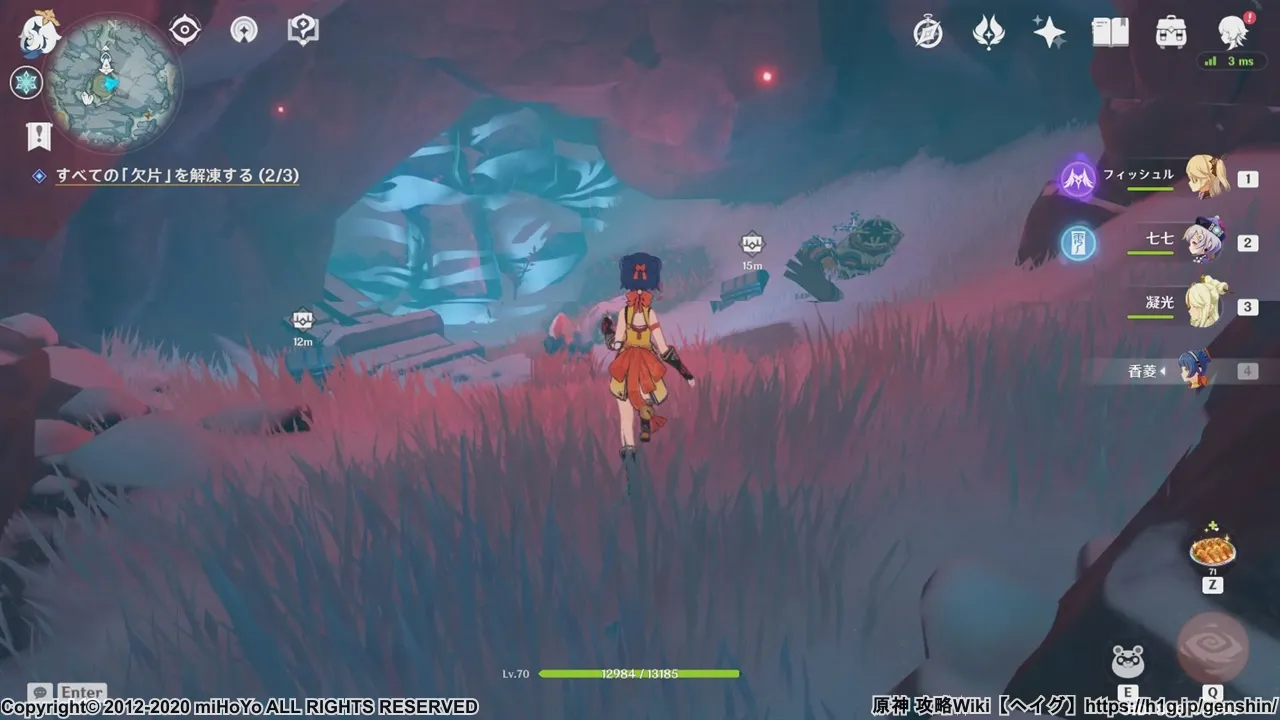Click the snowflake icon below Paimon
1280x720 pixels.
coord(26,82)
